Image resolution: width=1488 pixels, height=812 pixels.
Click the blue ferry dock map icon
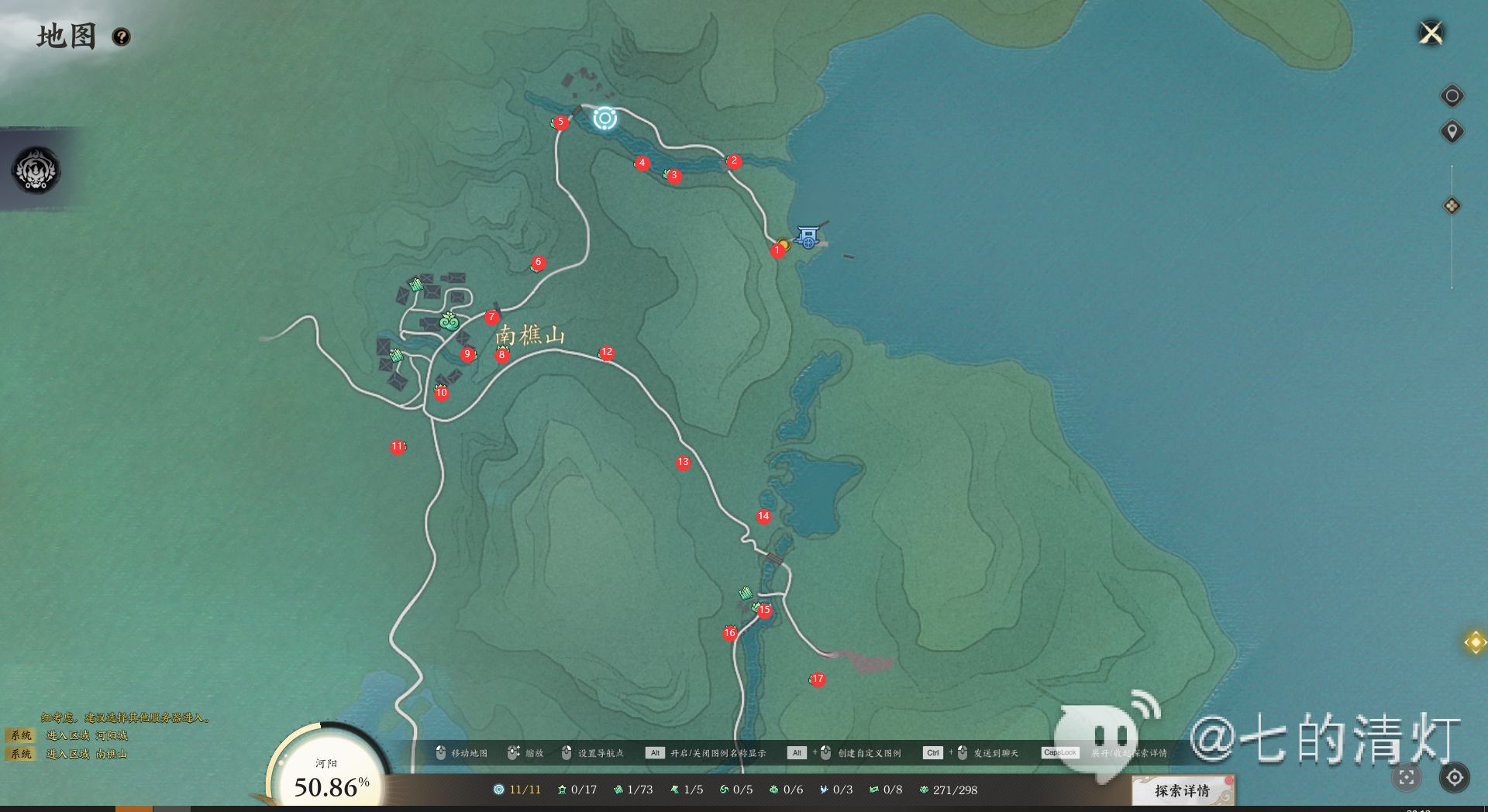click(808, 237)
